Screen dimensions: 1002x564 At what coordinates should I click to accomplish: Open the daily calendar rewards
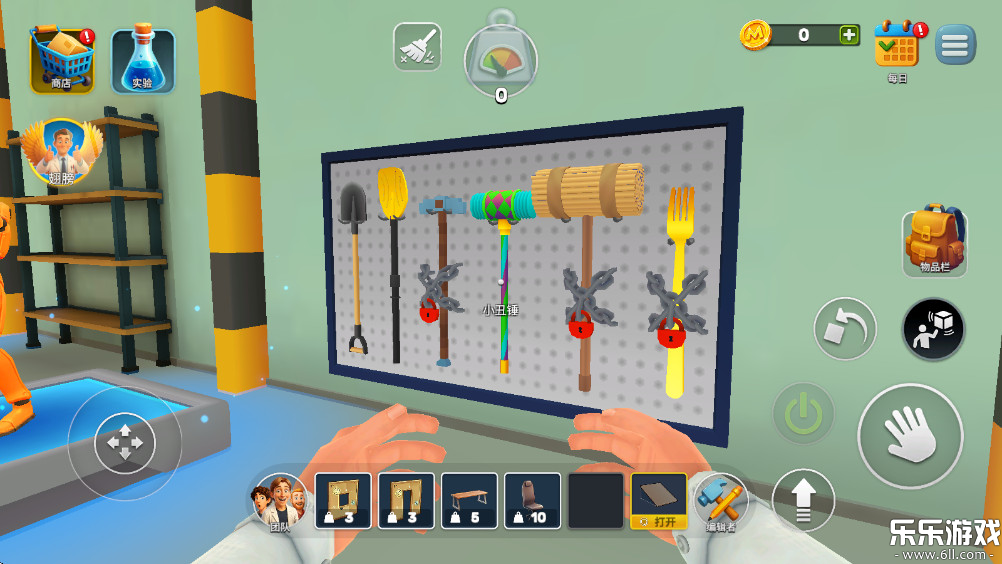pyautogui.click(x=896, y=46)
